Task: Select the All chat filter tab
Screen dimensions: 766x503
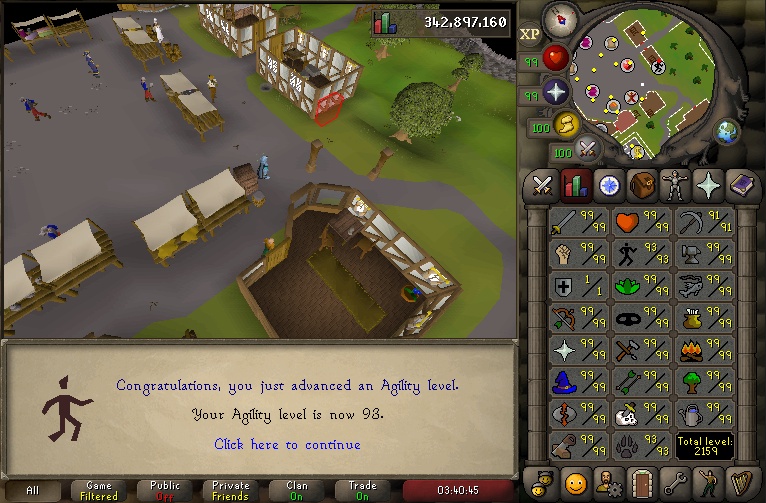Action: click(34, 490)
